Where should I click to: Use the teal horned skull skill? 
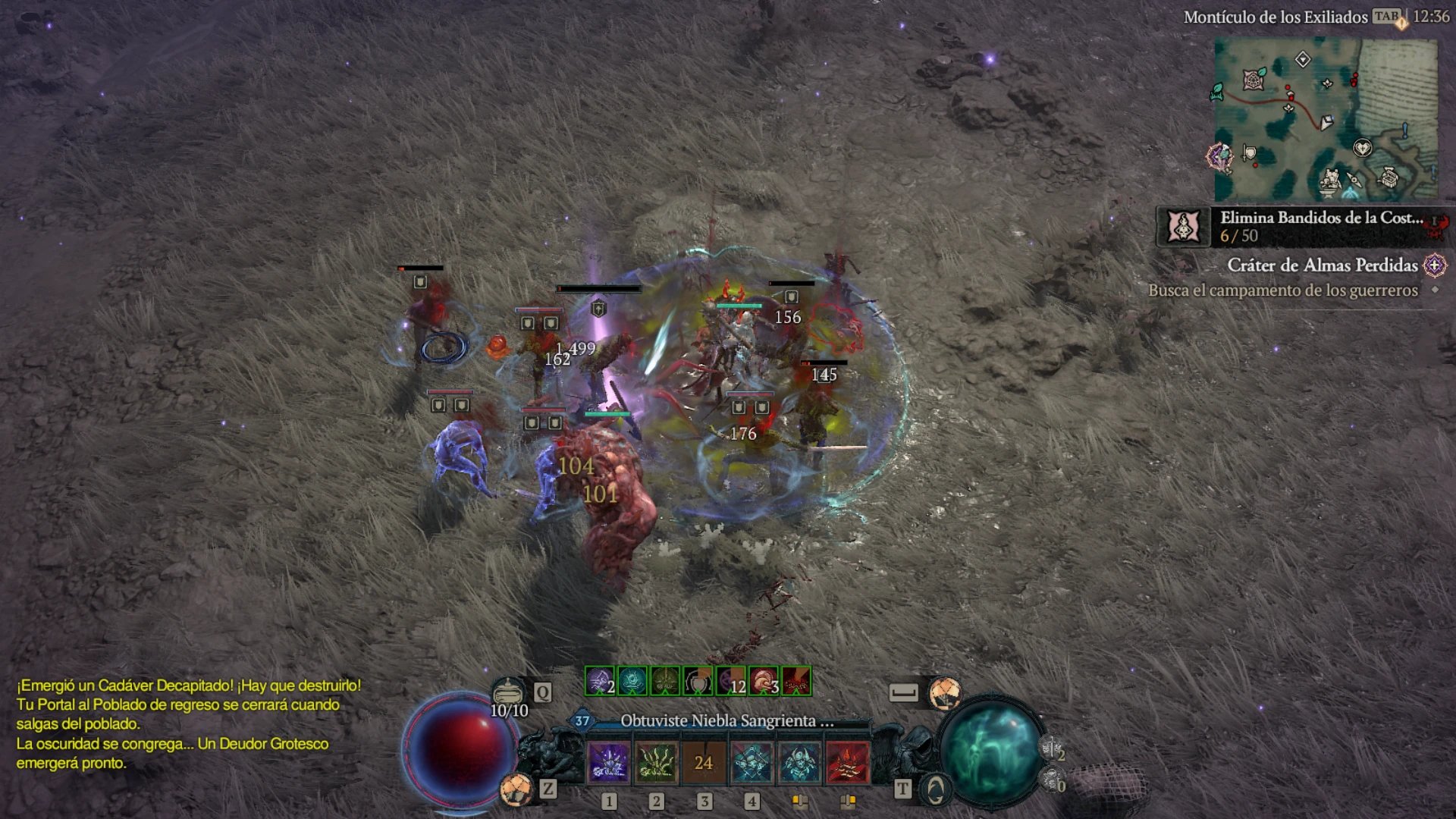(799, 762)
